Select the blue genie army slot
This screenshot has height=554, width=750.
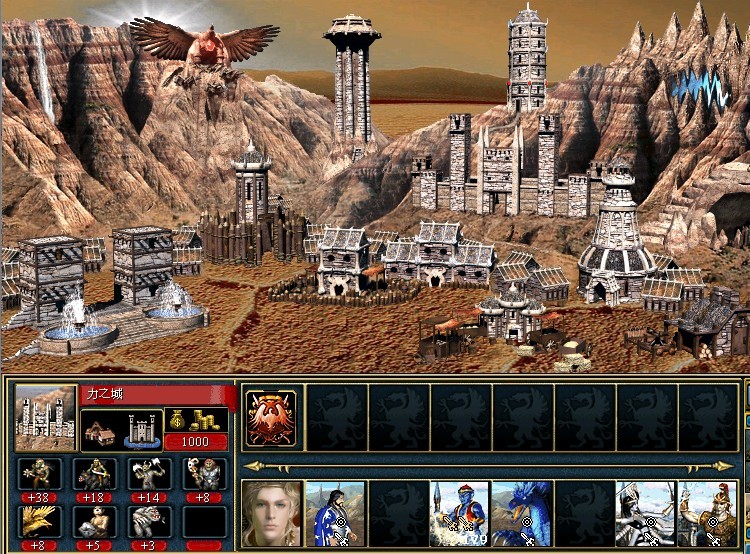(x=459, y=514)
